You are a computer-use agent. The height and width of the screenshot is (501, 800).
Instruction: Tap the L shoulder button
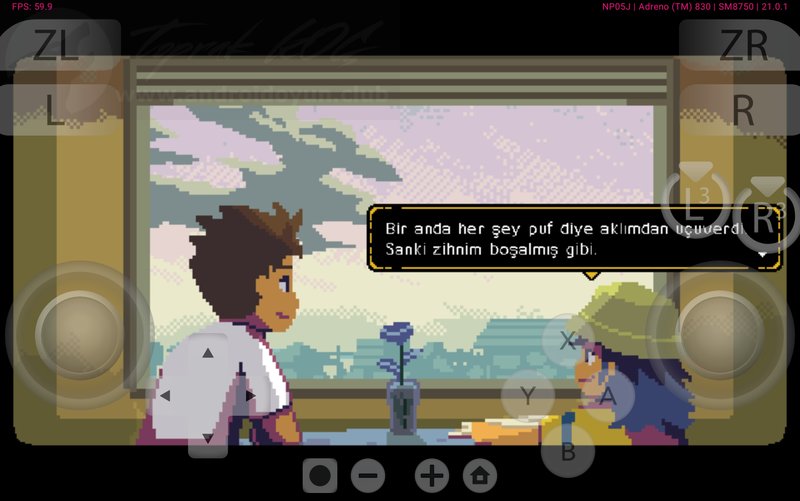point(56,110)
